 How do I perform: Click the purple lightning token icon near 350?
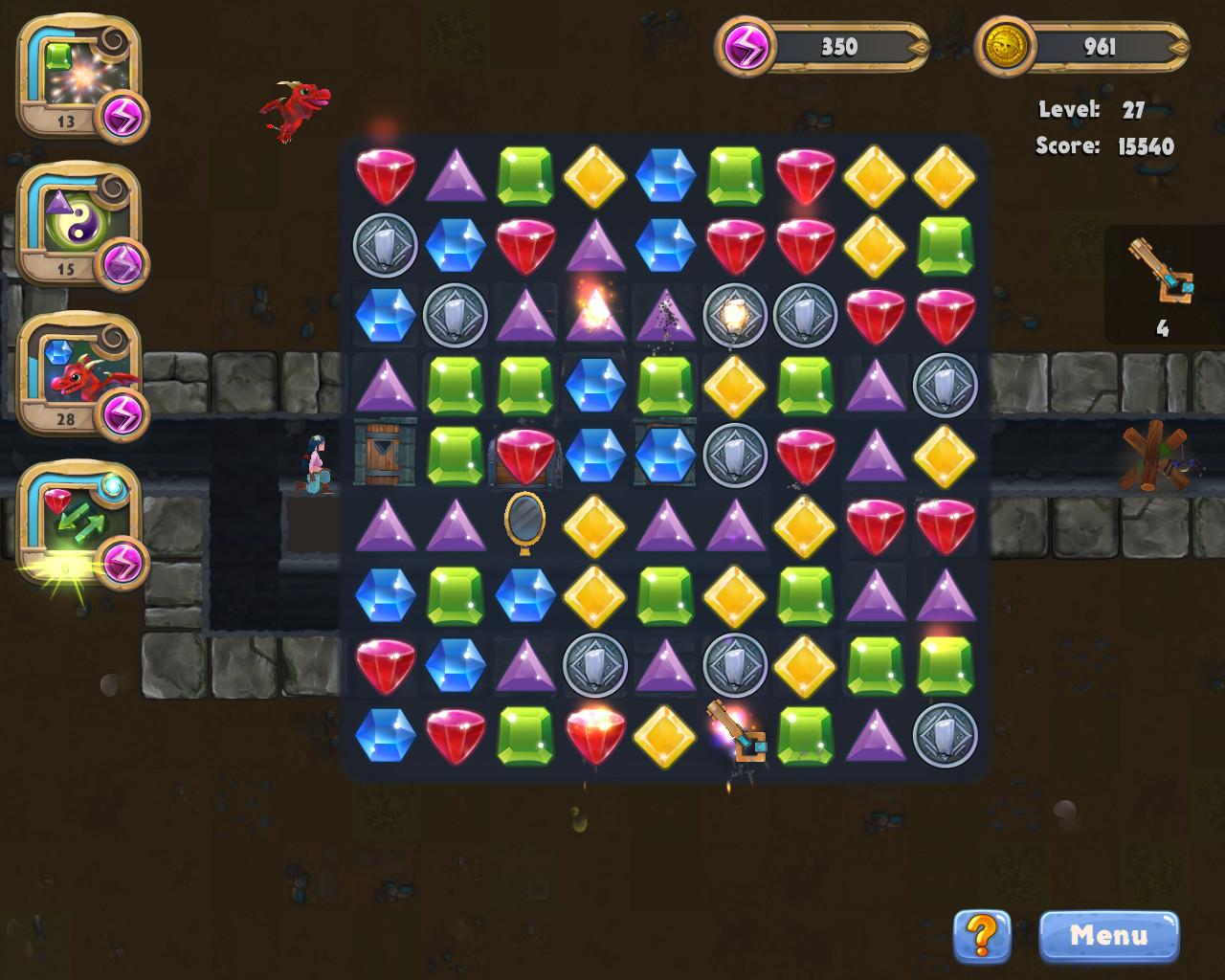(x=744, y=46)
